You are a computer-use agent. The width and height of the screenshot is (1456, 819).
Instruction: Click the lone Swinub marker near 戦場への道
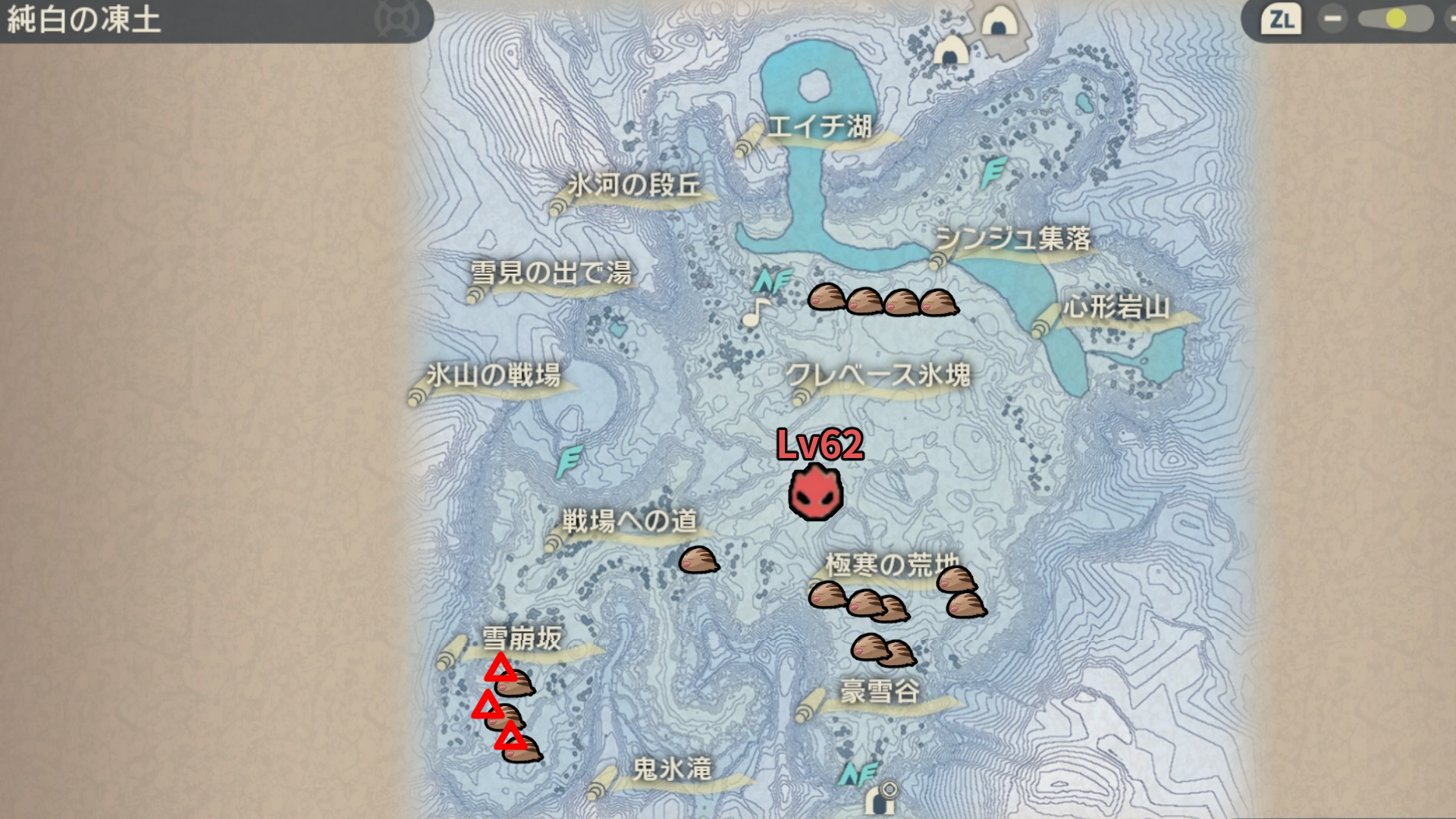(x=698, y=560)
